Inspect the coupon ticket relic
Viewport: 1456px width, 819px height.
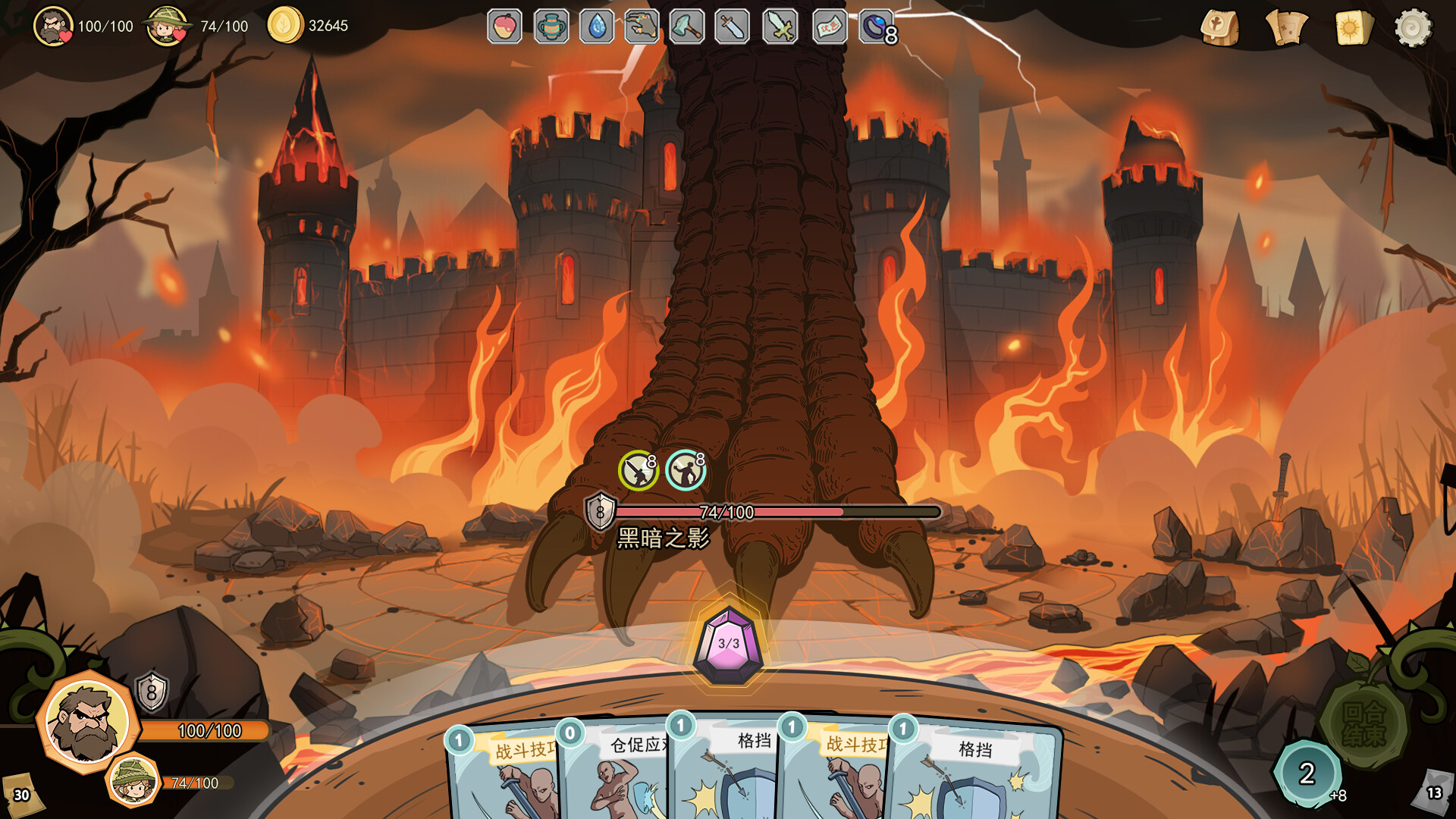(829, 27)
